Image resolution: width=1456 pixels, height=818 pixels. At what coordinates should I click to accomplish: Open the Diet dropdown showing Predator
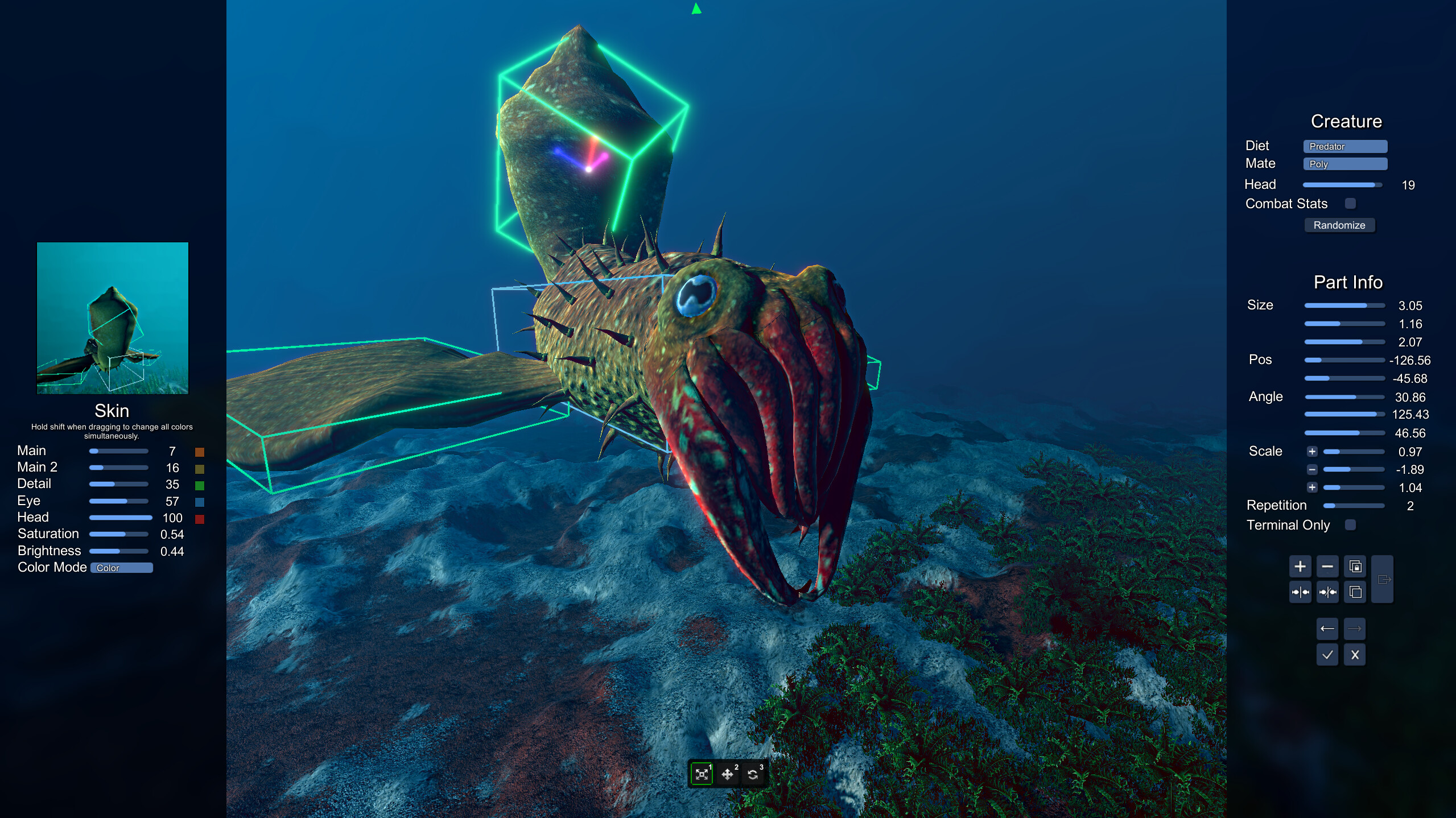(x=1345, y=146)
